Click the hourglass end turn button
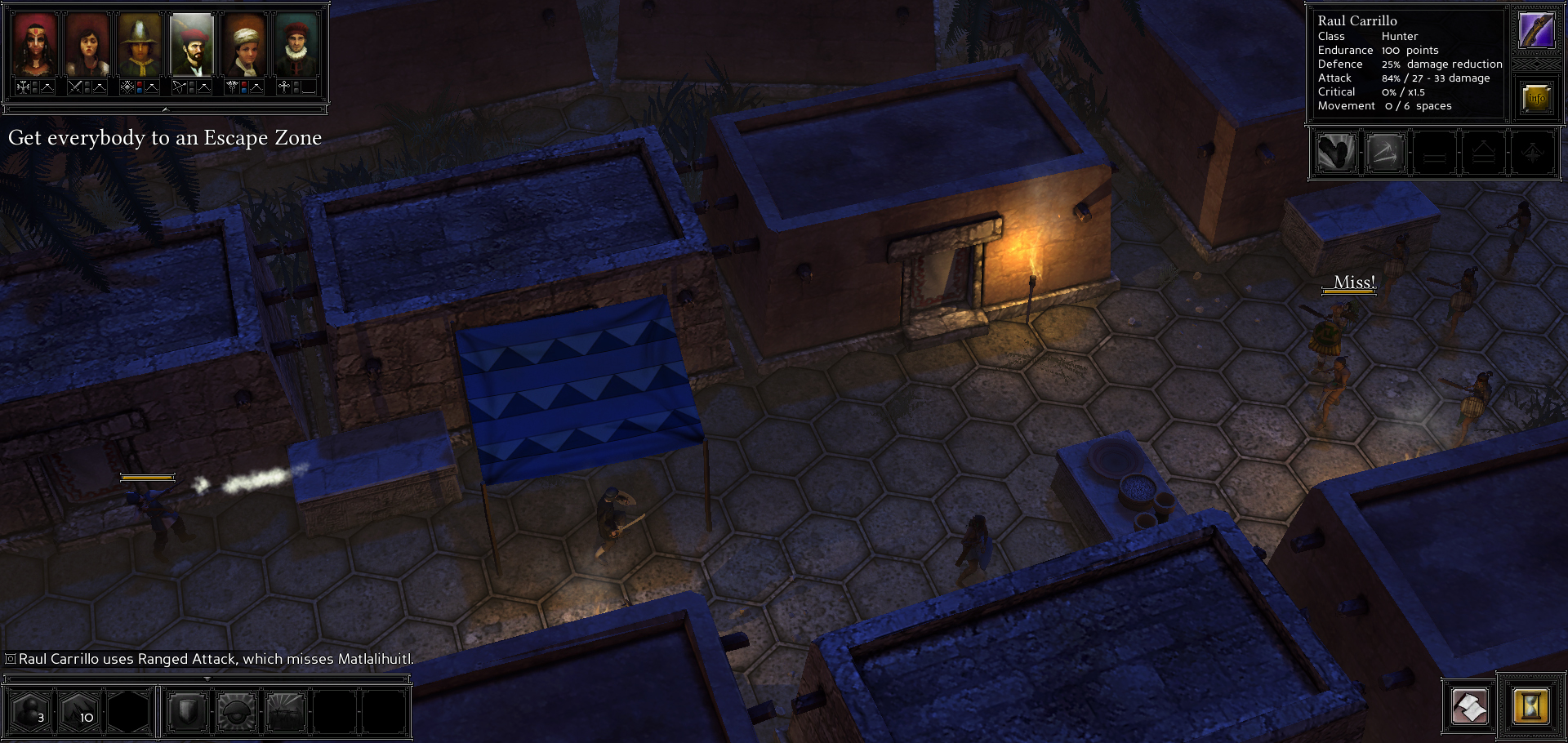 [x=1530, y=705]
